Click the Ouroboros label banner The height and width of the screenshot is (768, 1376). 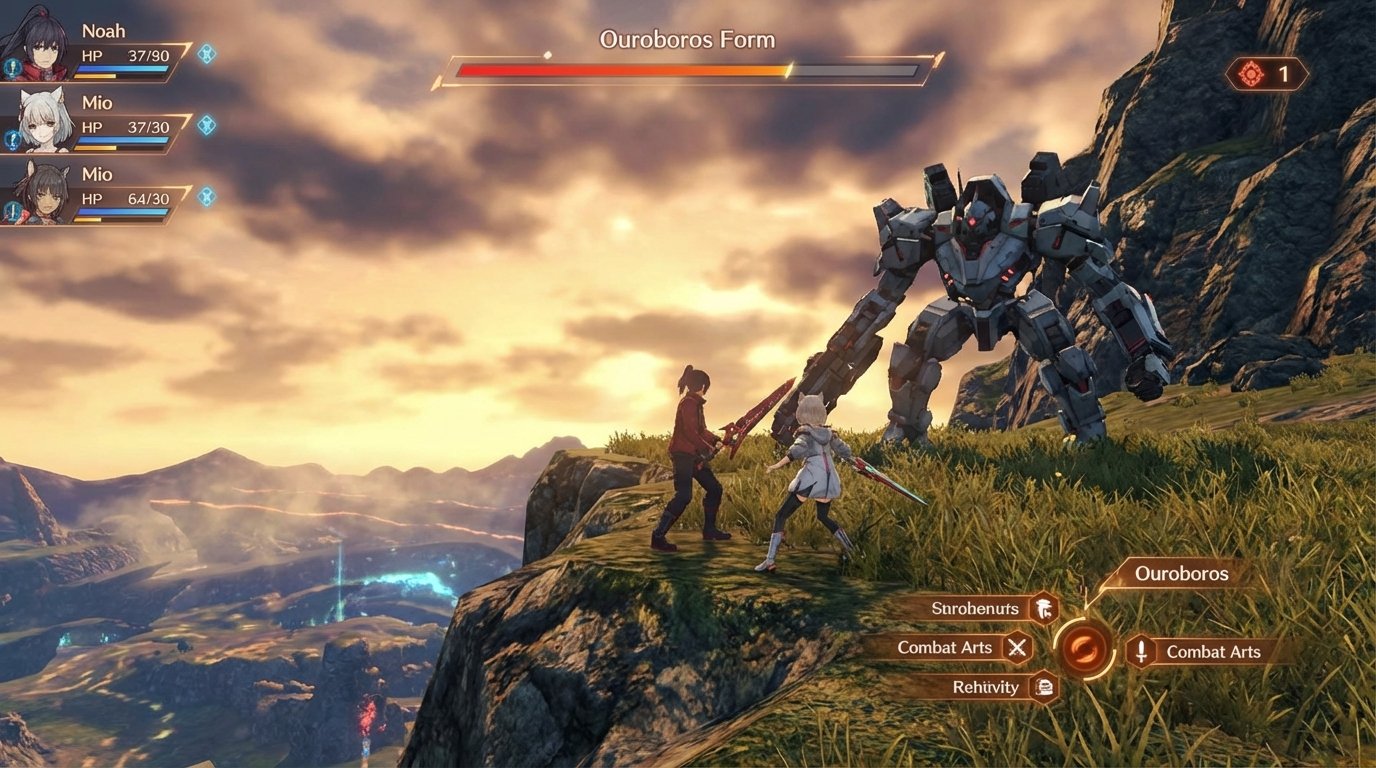1181,573
